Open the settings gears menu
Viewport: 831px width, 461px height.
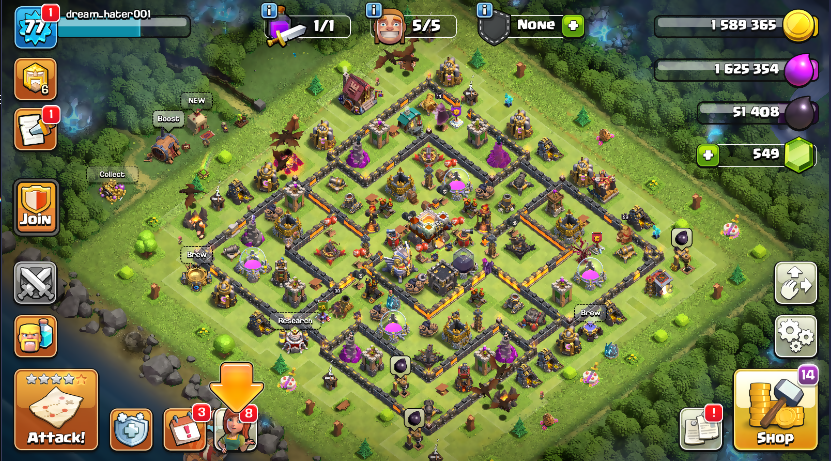(795, 334)
